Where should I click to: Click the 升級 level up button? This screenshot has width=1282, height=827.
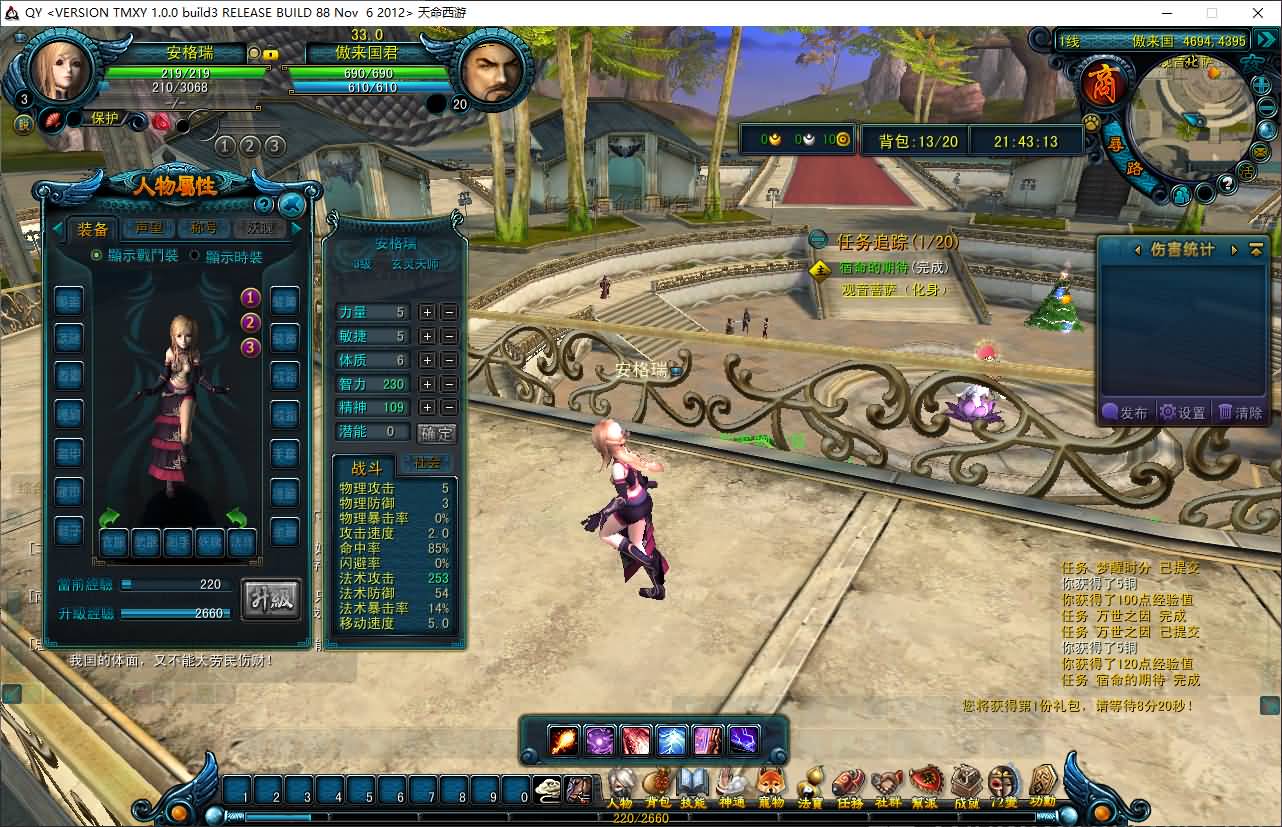271,599
